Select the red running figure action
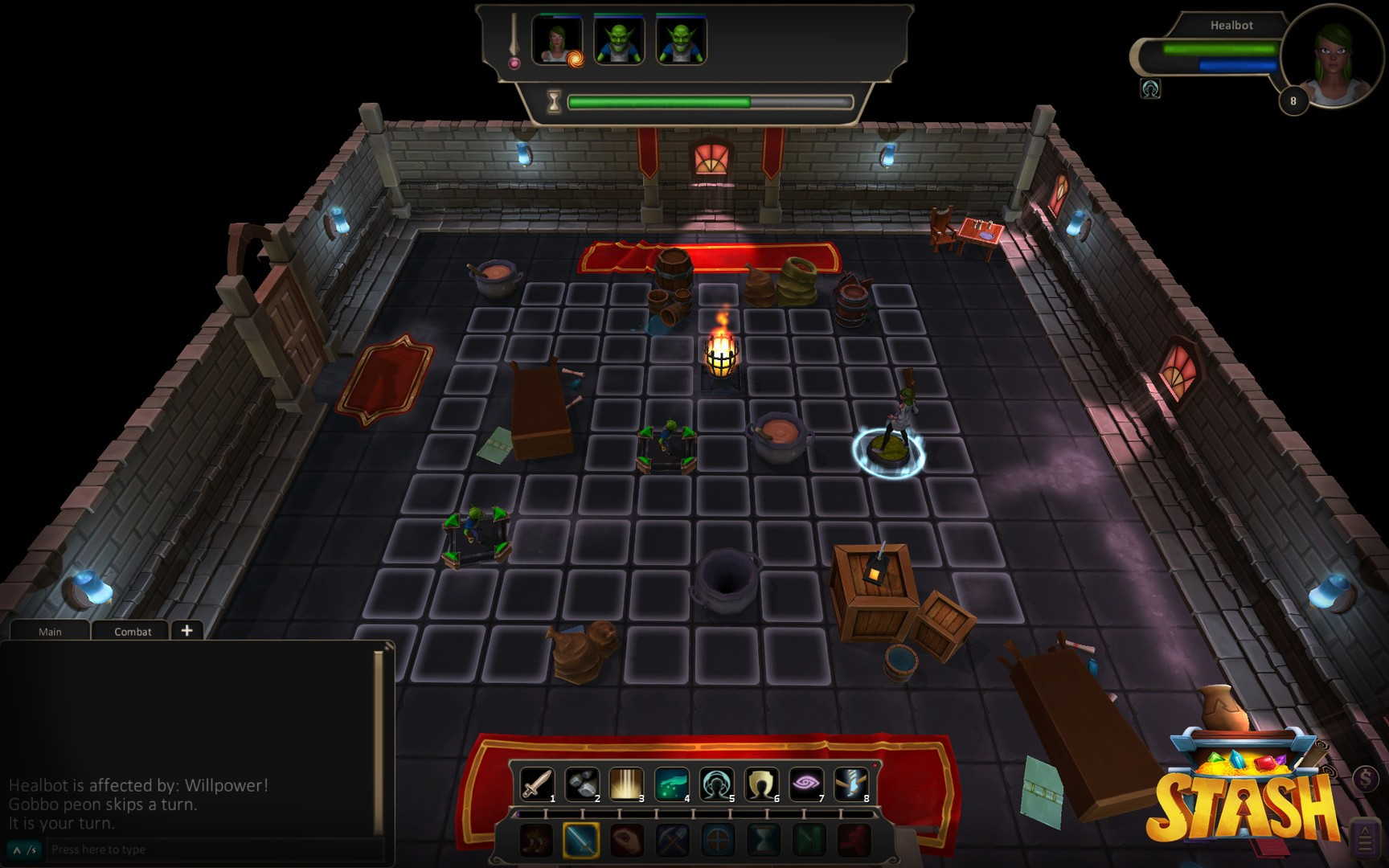1389x868 pixels. [854, 841]
